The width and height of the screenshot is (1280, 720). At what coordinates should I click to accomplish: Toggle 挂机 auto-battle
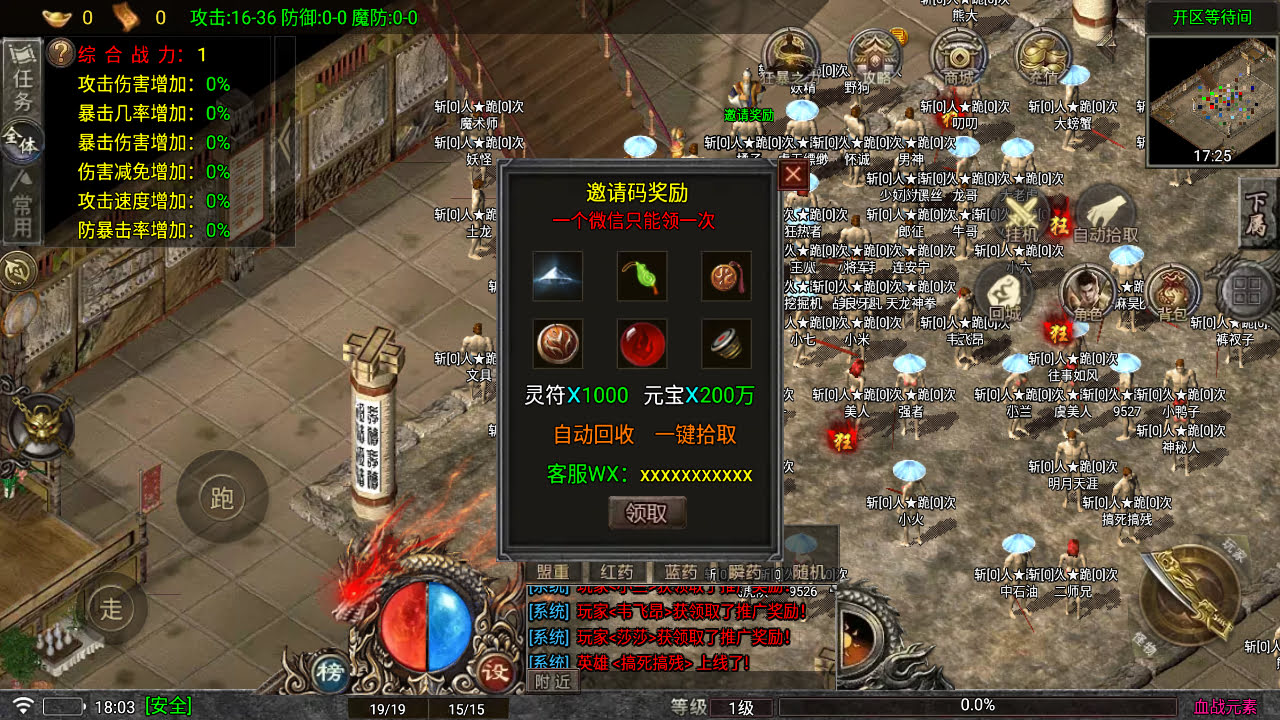1021,215
